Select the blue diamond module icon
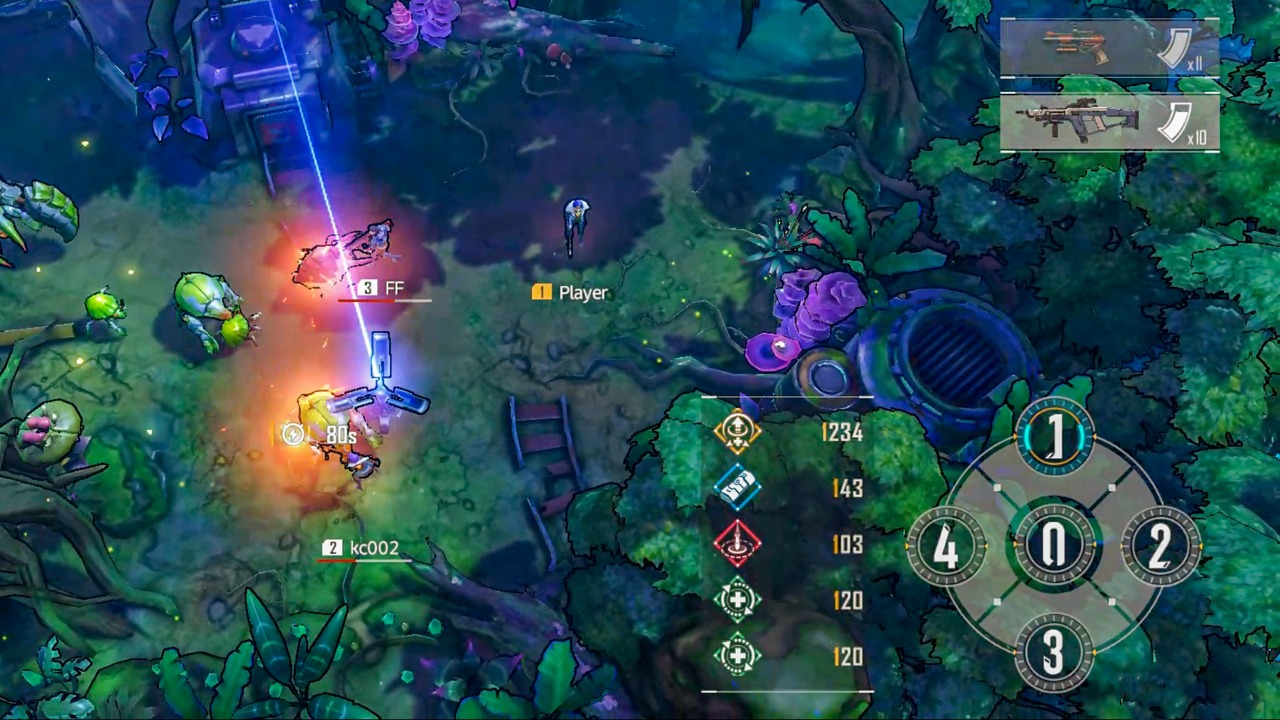 click(x=737, y=488)
